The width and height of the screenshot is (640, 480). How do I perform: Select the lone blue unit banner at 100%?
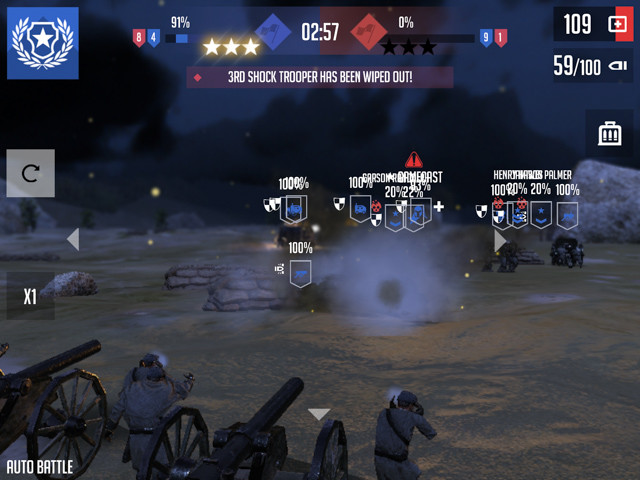300,273
